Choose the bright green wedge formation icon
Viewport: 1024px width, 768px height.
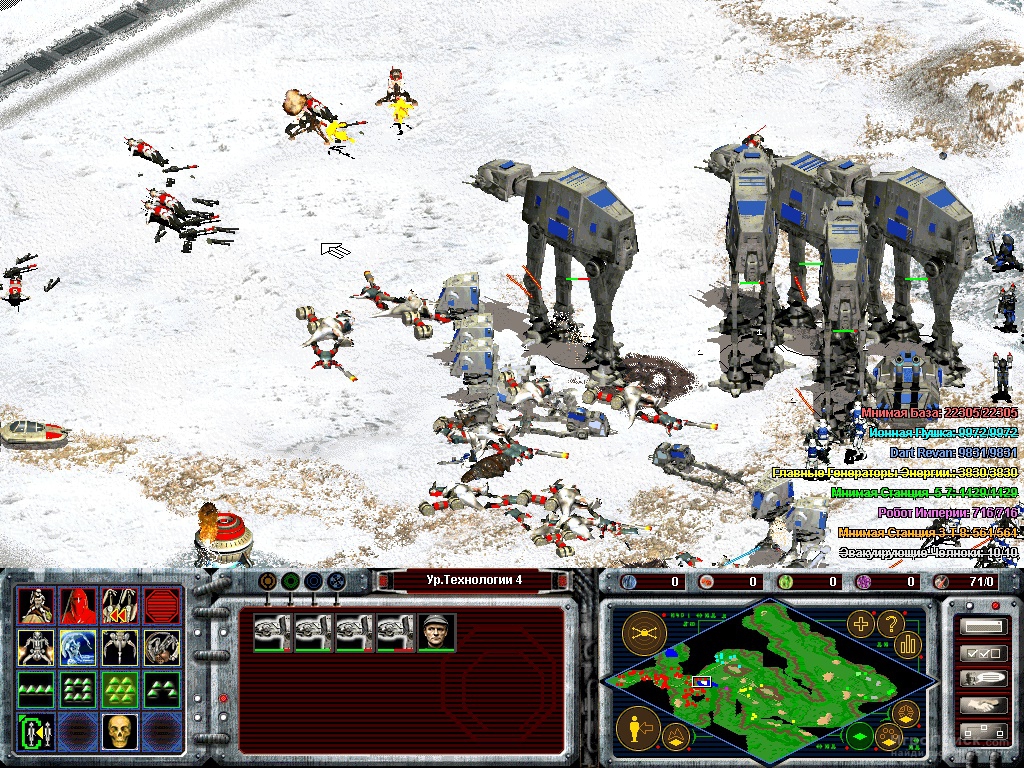coord(119,690)
